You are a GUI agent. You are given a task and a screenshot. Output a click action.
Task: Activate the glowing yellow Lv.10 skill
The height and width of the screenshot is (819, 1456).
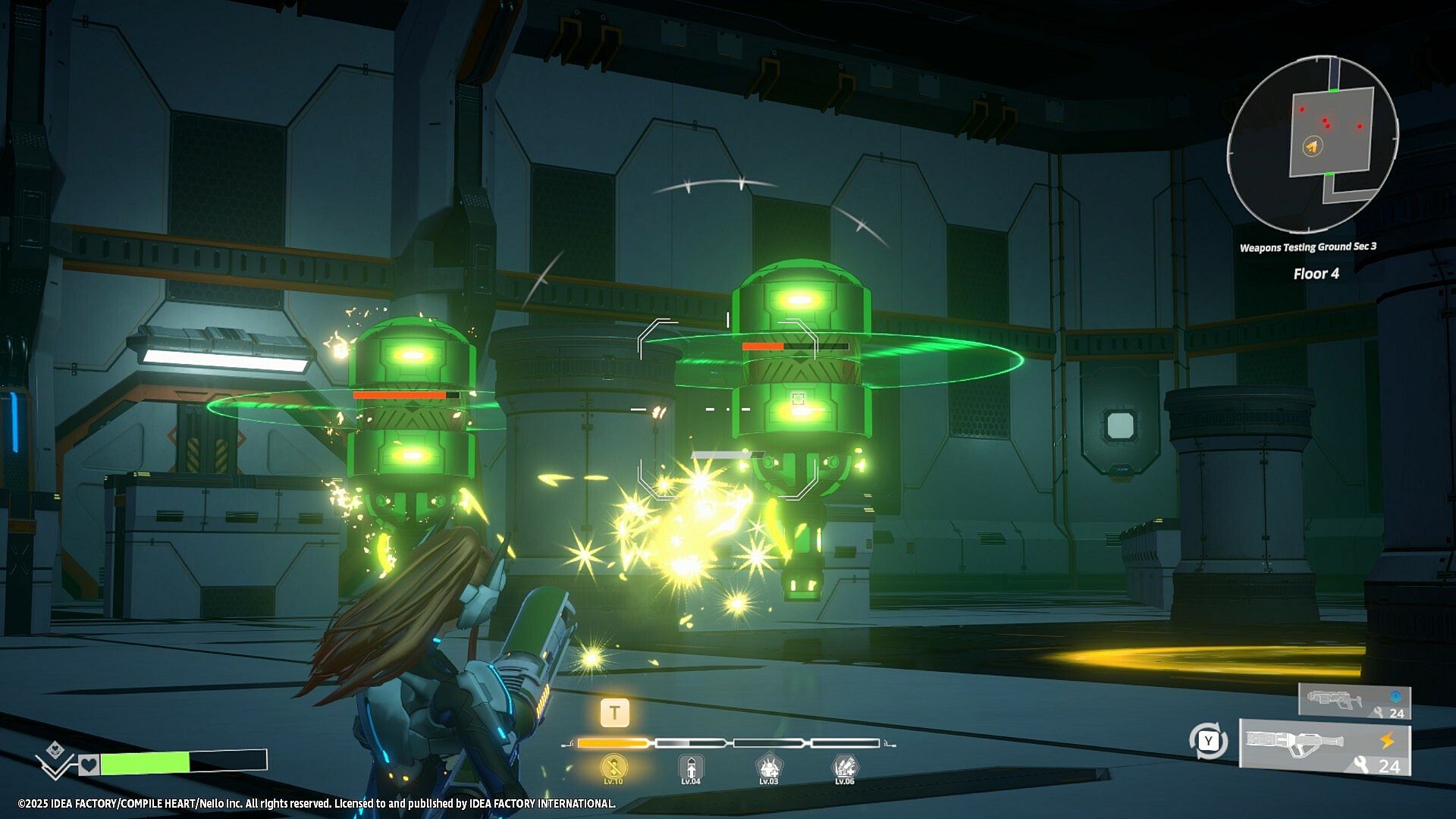point(613,768)
